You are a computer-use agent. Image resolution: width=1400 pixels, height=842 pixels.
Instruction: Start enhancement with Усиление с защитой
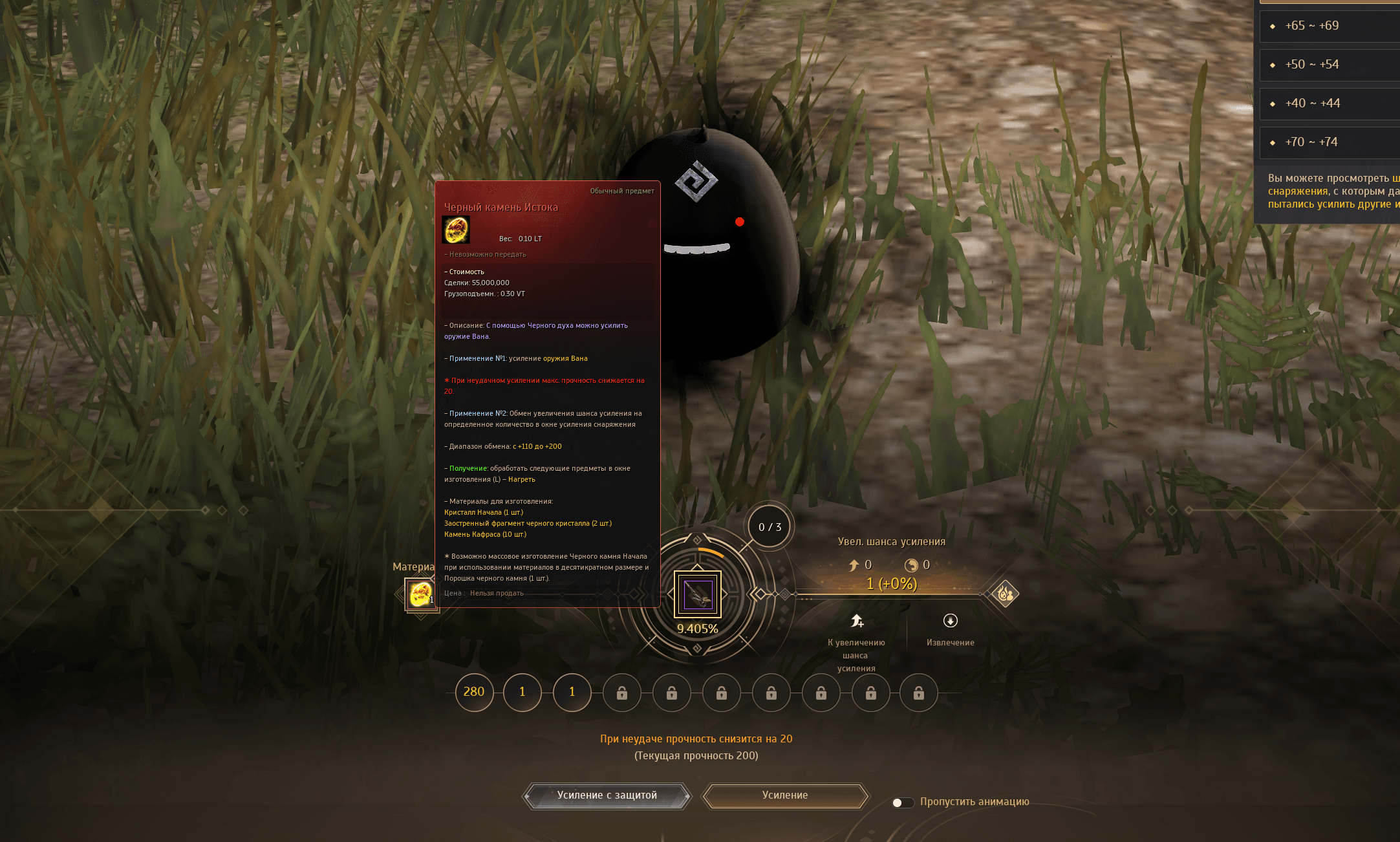[607, 795]
